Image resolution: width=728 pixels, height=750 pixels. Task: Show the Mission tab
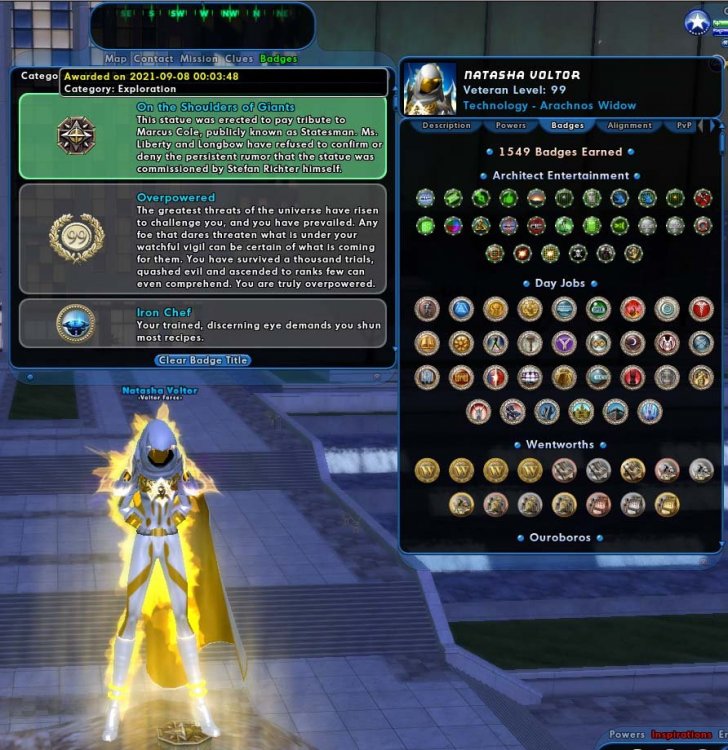point(199,59)
